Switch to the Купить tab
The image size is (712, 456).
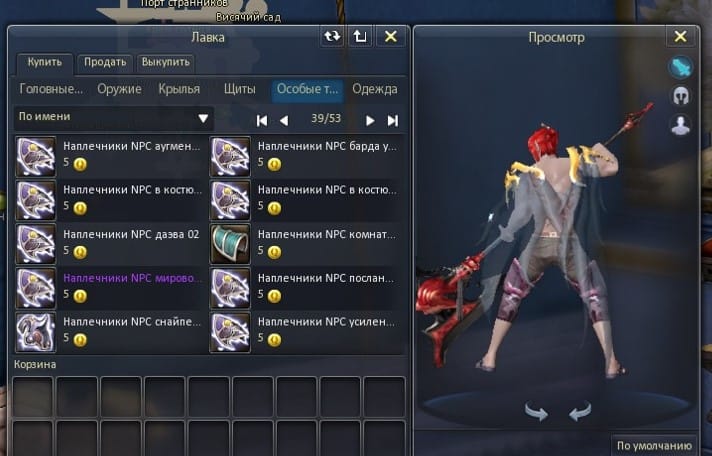(x=44, y=63)
